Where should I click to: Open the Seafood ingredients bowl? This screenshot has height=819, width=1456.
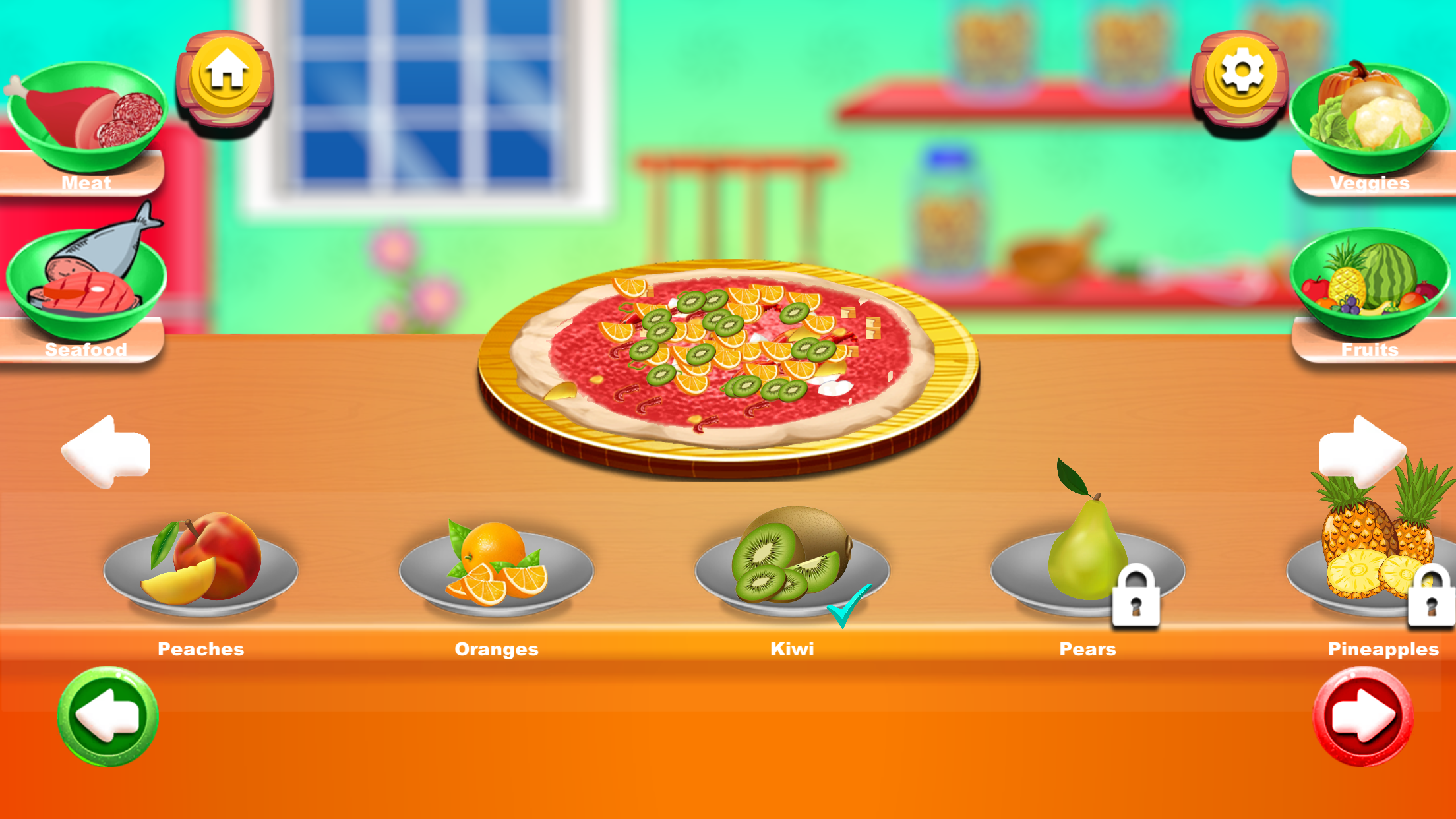point(86,277)
